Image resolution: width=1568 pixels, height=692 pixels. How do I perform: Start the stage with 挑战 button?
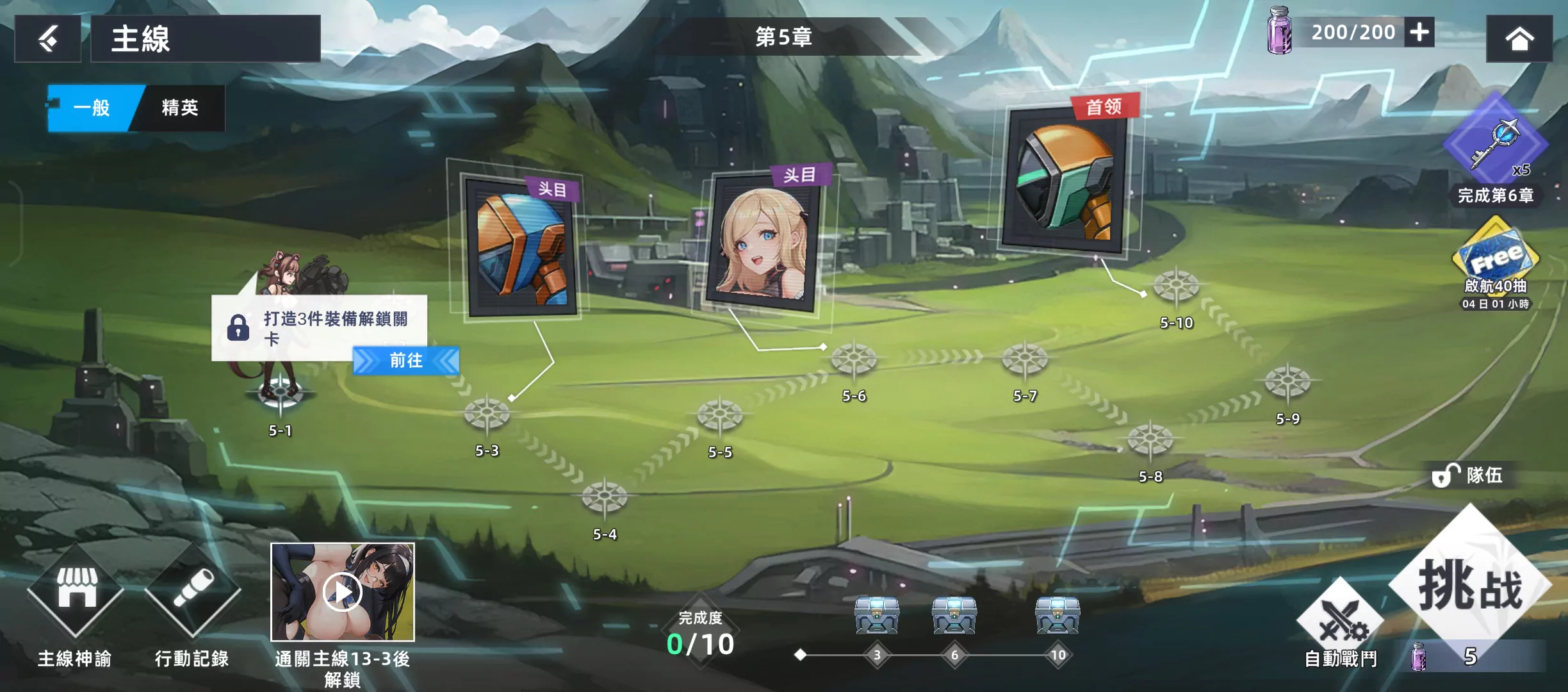[x=1469, y=584]
